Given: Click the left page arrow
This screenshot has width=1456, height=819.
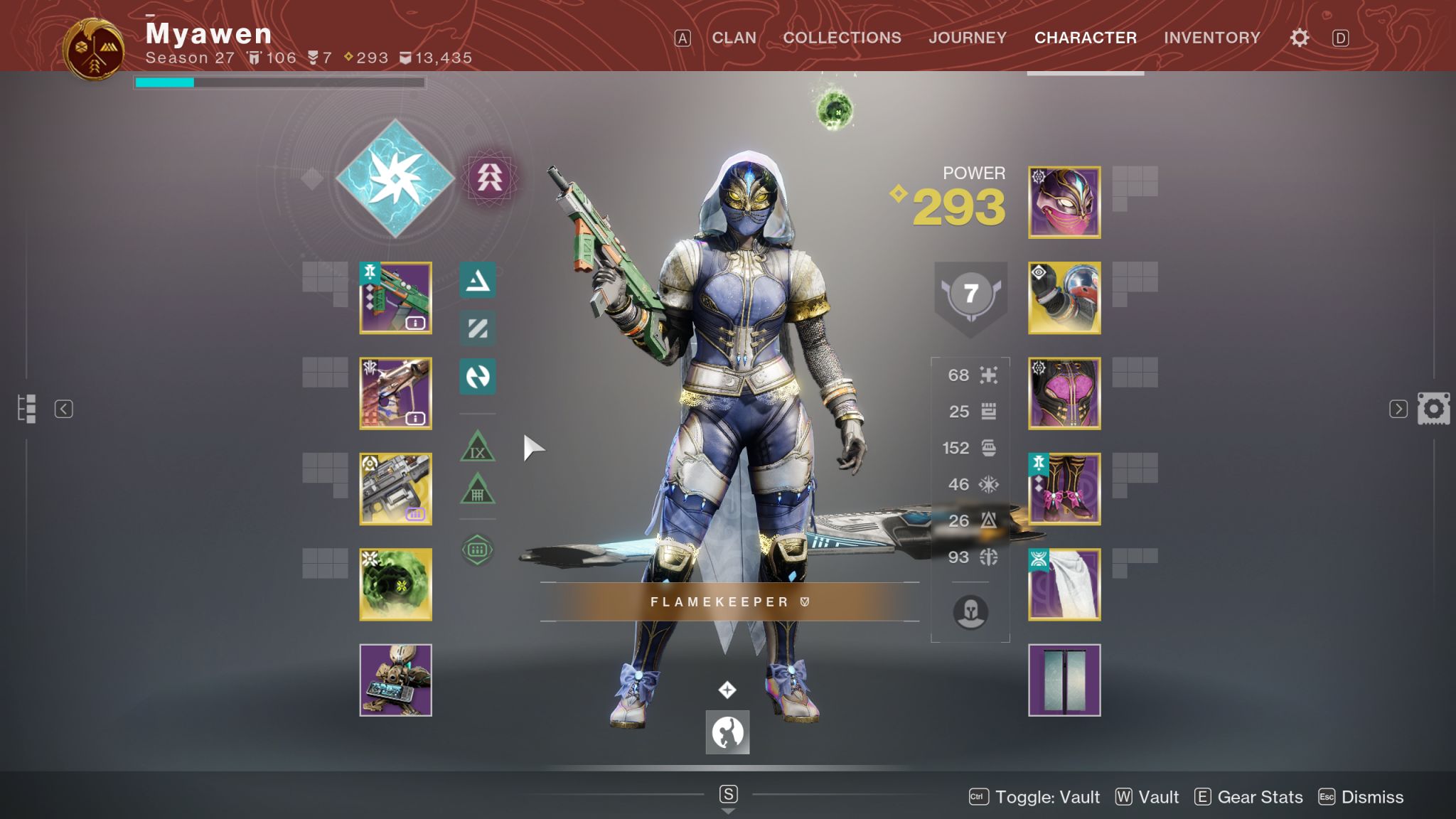Looking at the screenshot, I should (64, 409).
